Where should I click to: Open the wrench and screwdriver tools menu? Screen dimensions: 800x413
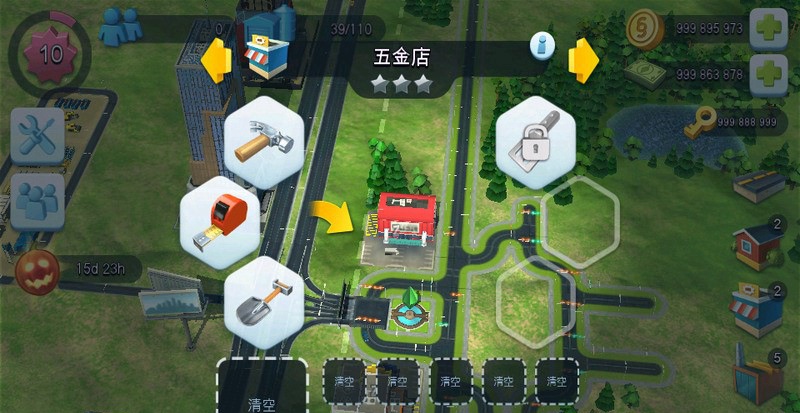click(37, 134)
